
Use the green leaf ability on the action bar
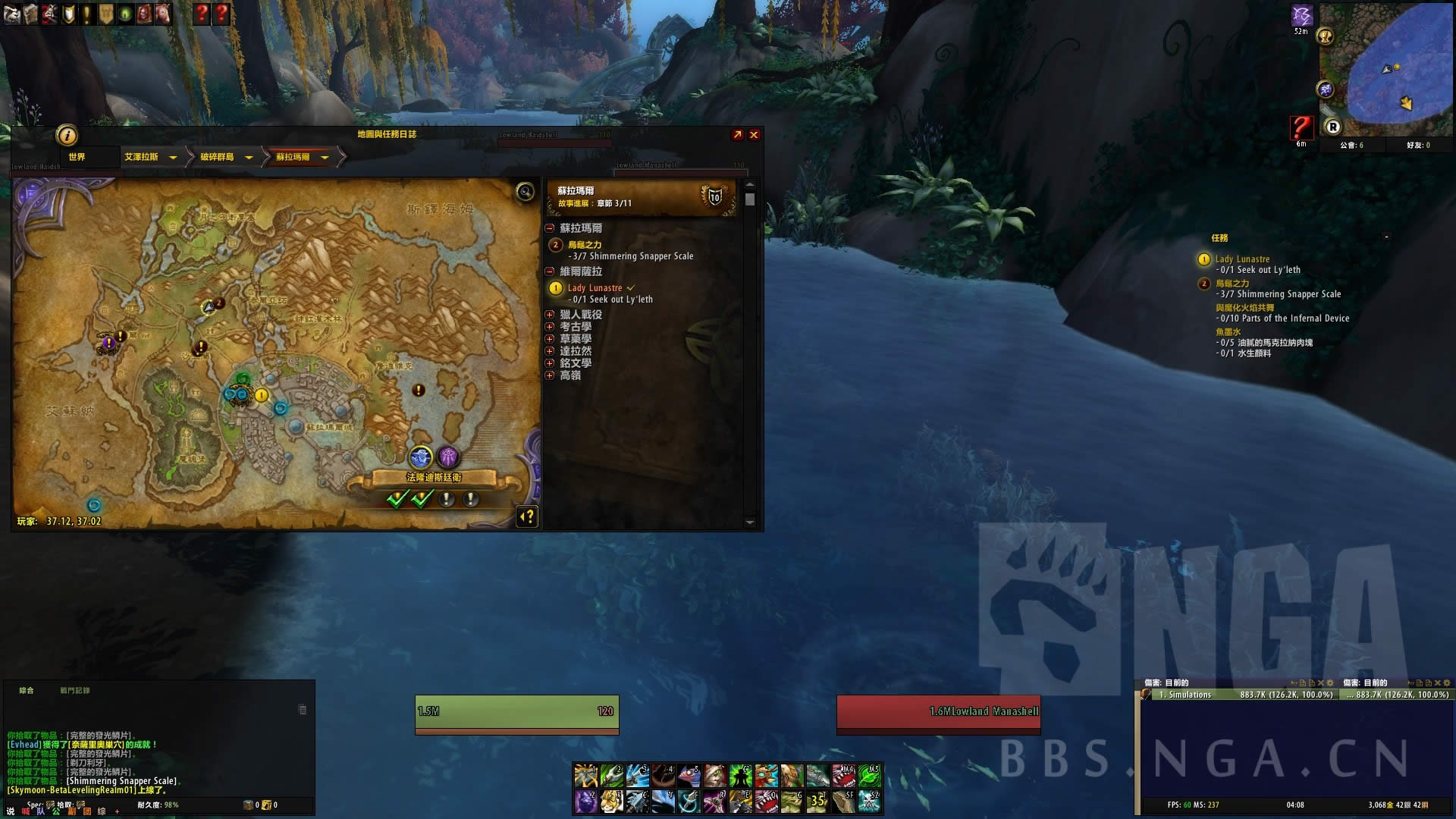(x=869, y=776)
